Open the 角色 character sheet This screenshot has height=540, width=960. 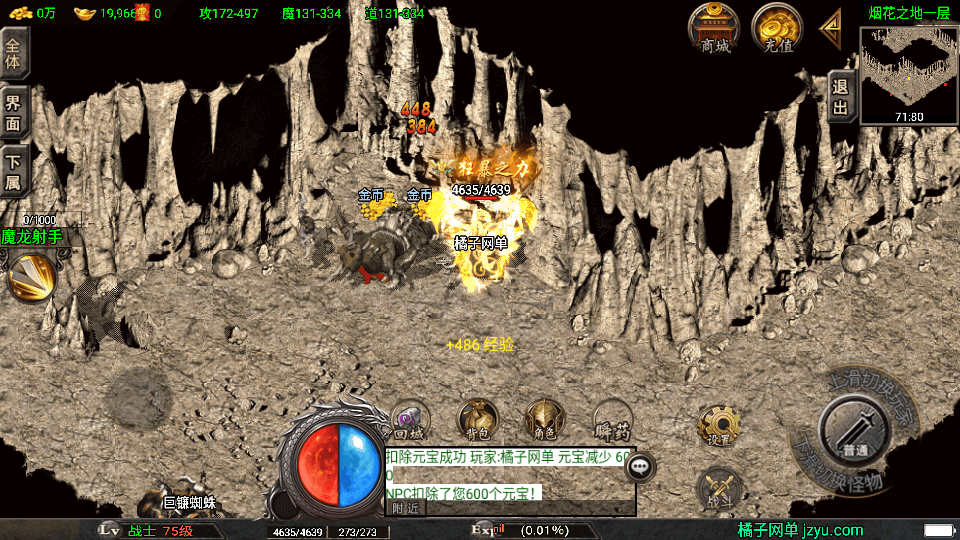(x=544, y=420)
